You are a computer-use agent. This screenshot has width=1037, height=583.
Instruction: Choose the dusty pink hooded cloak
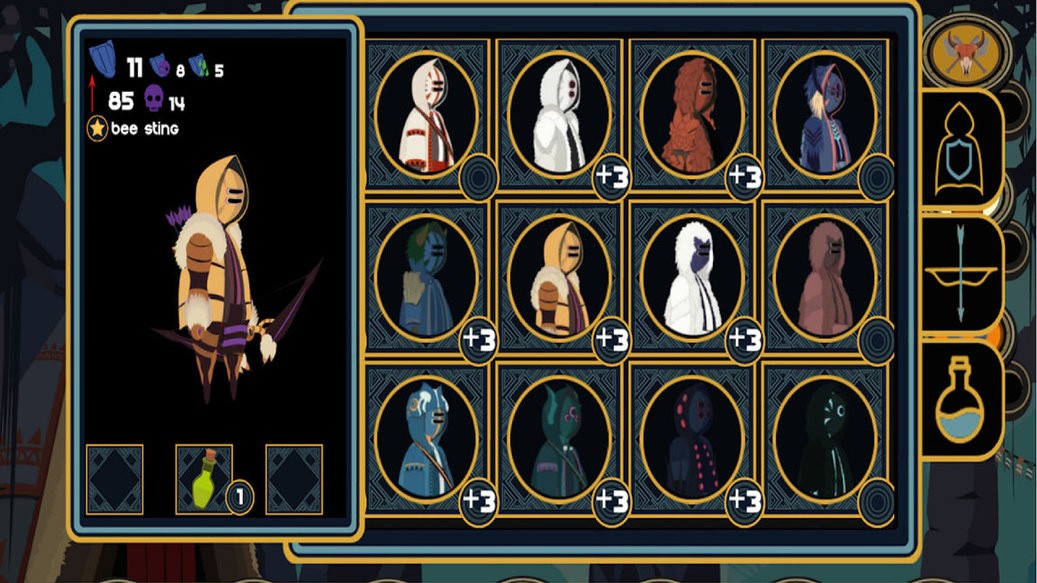click(825, 276)
